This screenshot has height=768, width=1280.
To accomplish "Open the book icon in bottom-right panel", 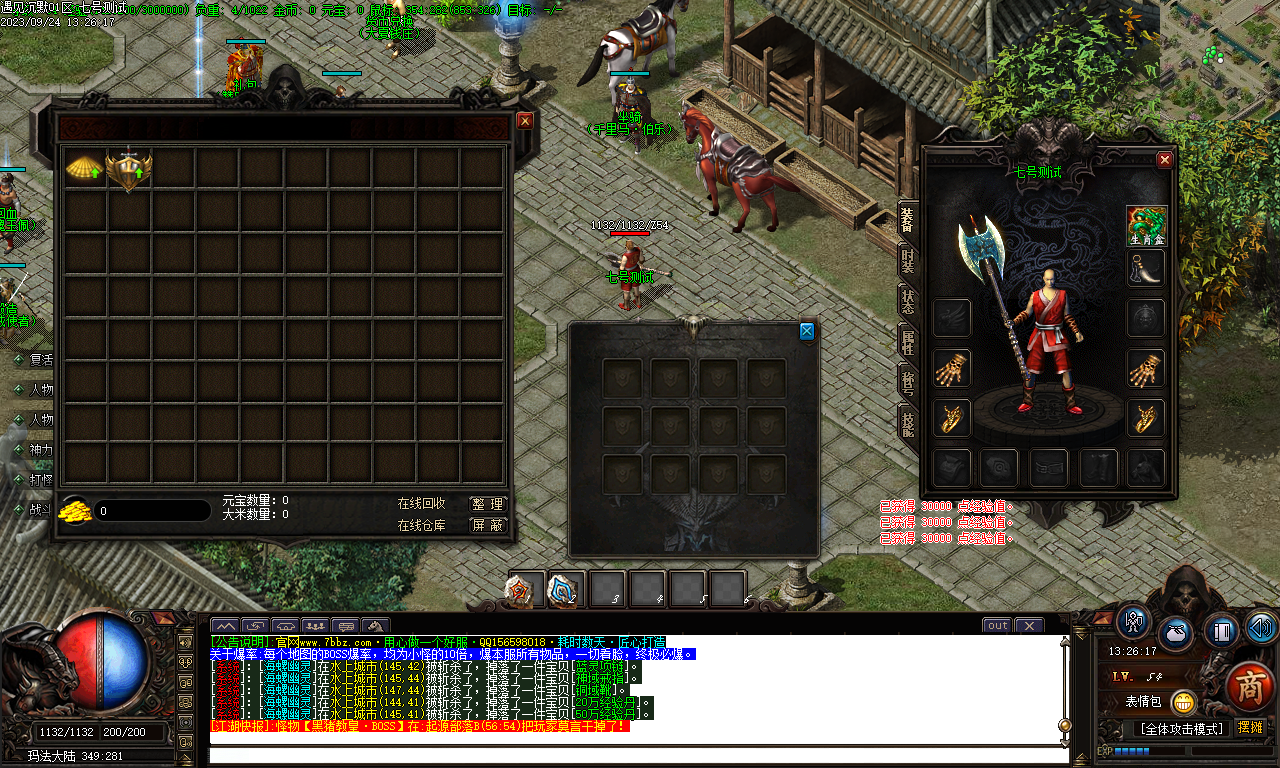I will (x=1220, y=631).
